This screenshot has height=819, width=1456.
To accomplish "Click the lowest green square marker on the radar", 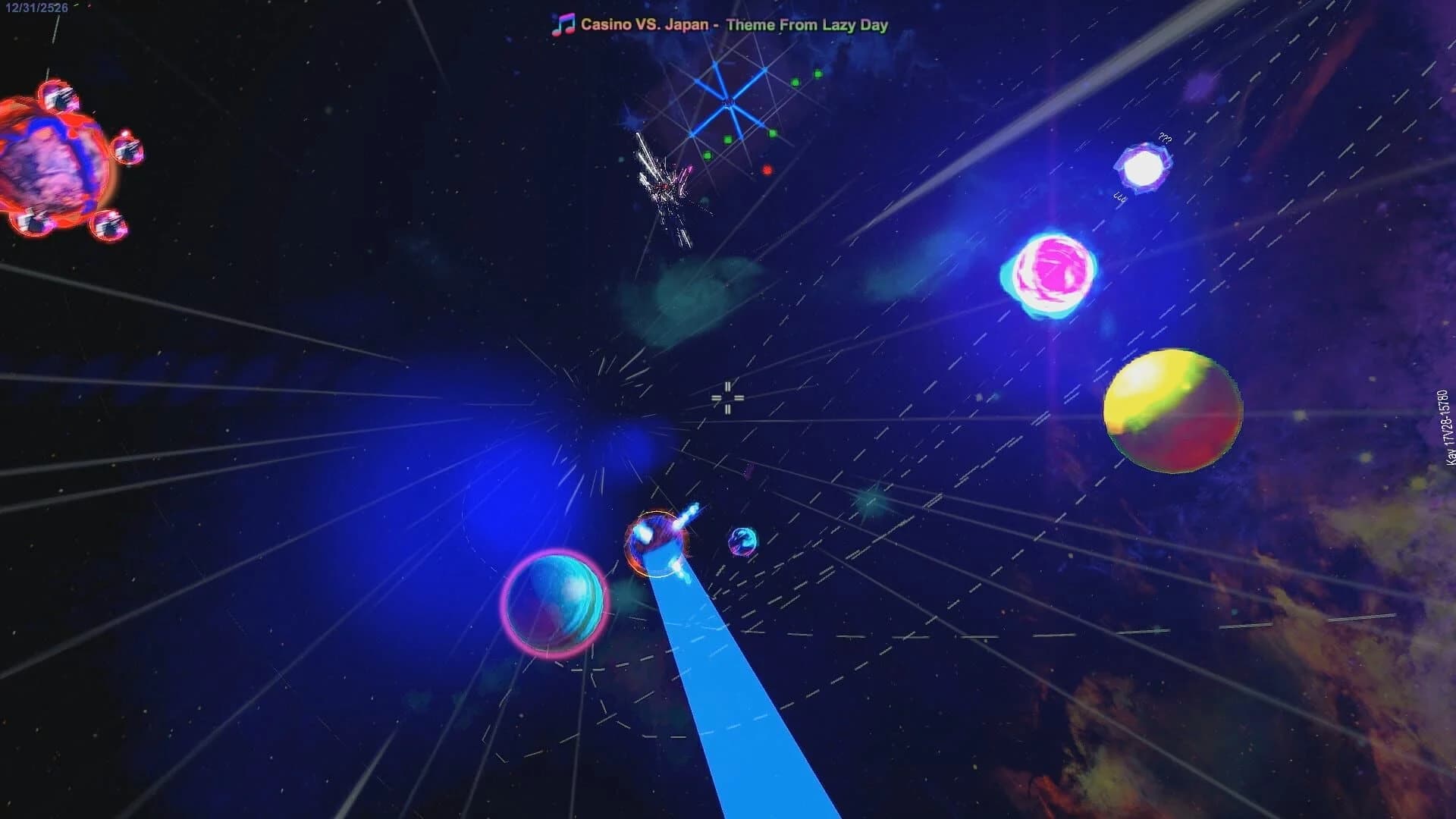I will [x=708, y=155].
